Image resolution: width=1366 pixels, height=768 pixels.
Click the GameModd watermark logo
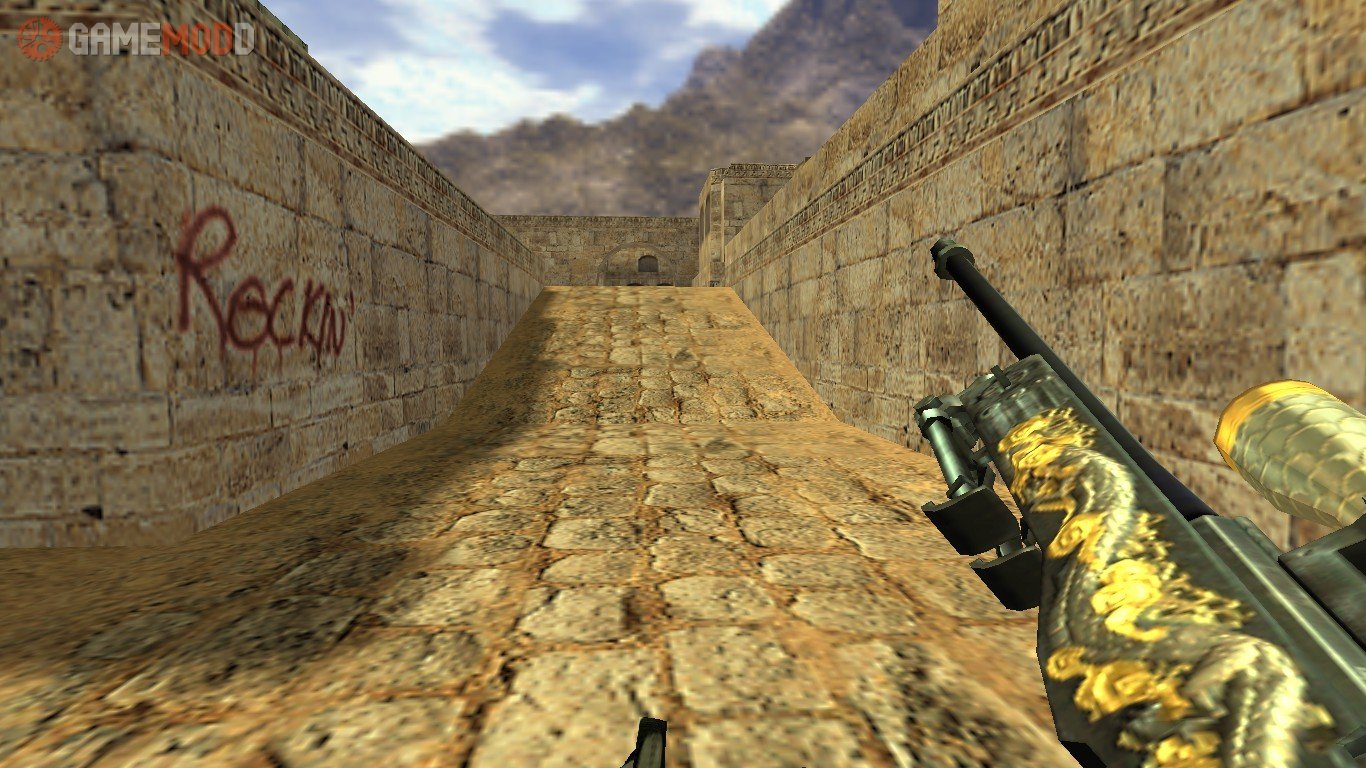[136, 38]
